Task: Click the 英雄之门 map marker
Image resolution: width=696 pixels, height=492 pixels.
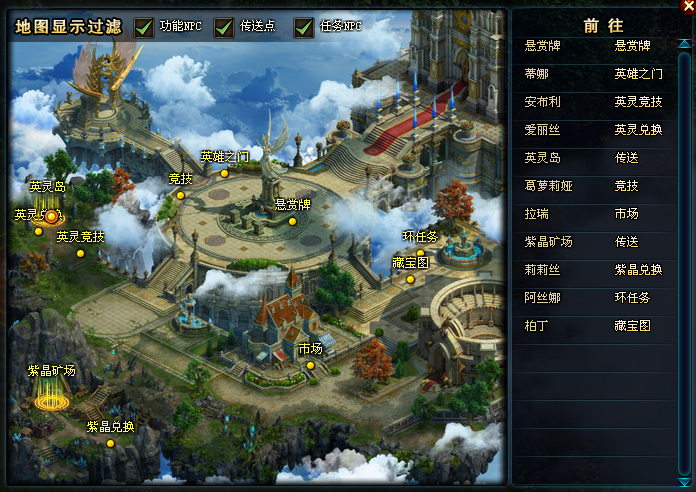Action: pyautogui.click(x=225, y=173)
